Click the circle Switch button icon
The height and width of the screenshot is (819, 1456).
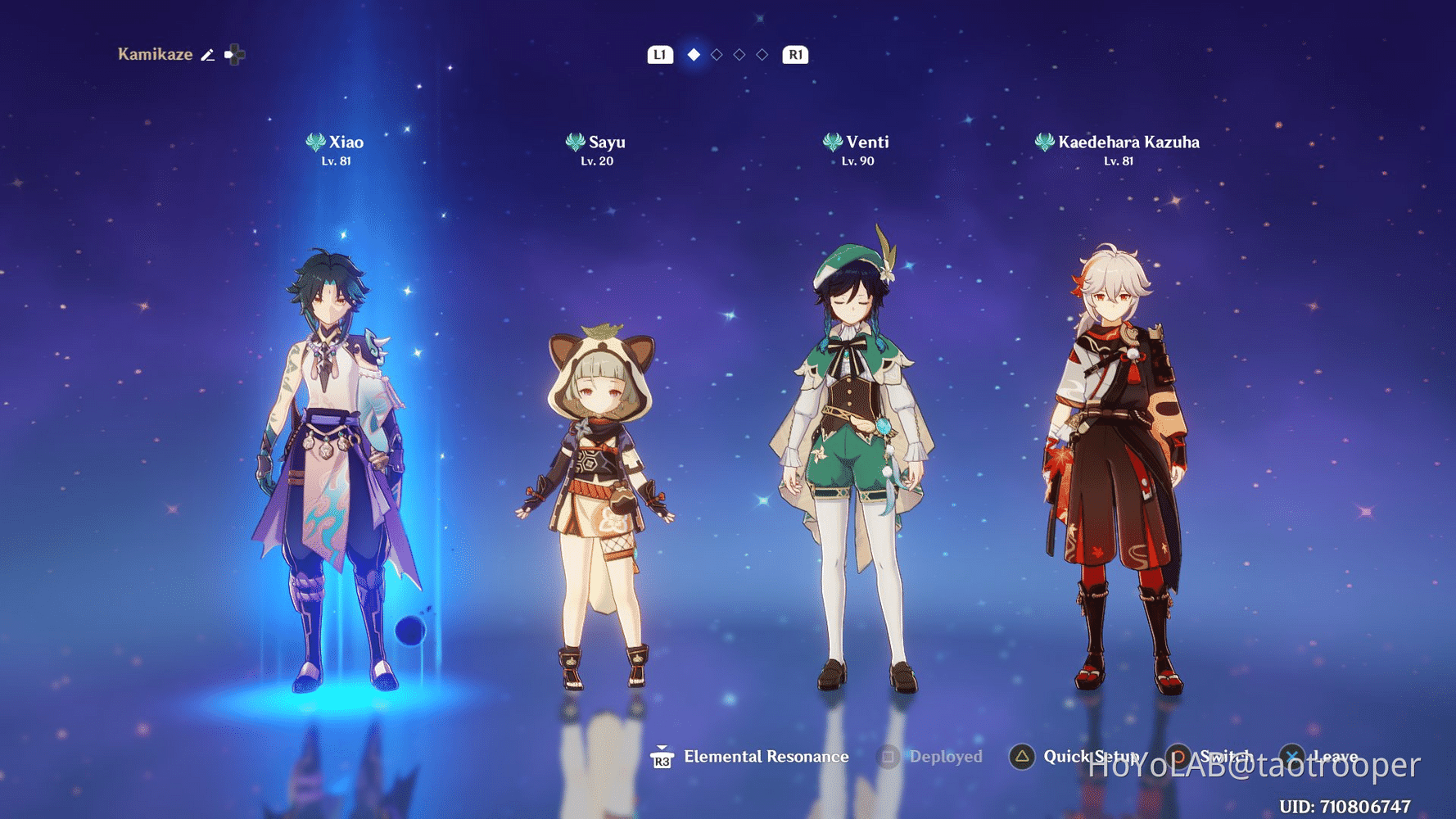(x=1178, y=756)
